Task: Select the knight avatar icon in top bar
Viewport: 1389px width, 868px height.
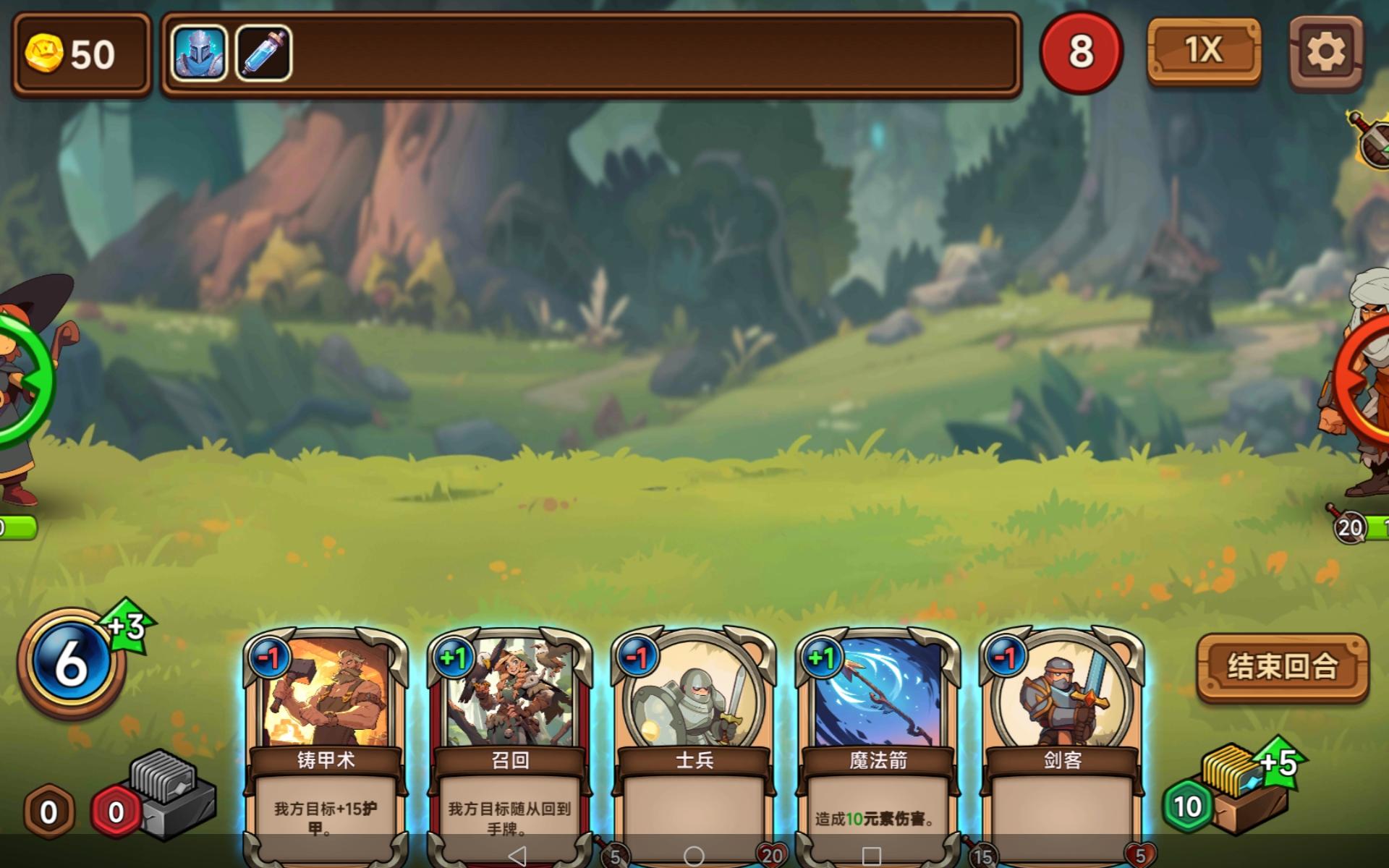Action: click(199, 51)
